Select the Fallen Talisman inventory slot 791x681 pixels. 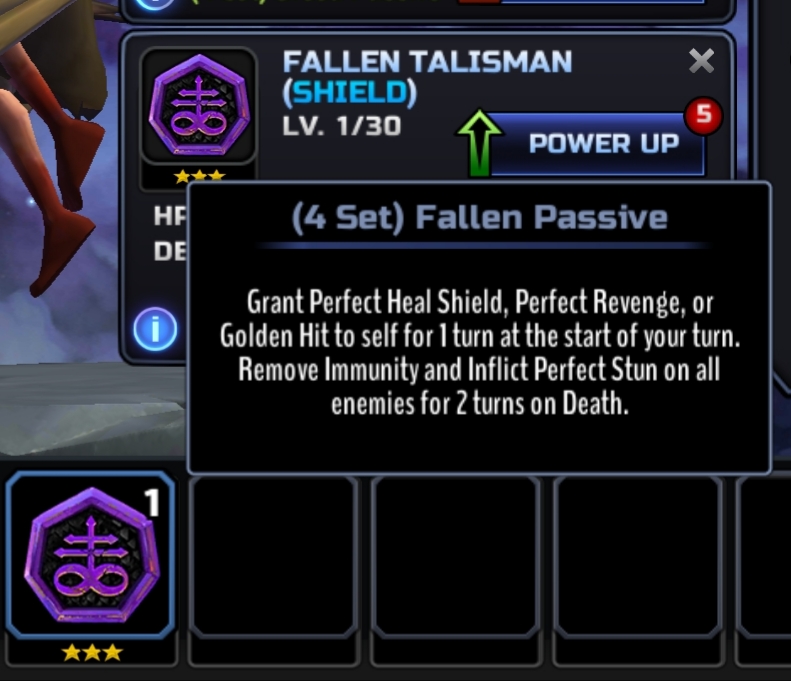click(91, 556)
